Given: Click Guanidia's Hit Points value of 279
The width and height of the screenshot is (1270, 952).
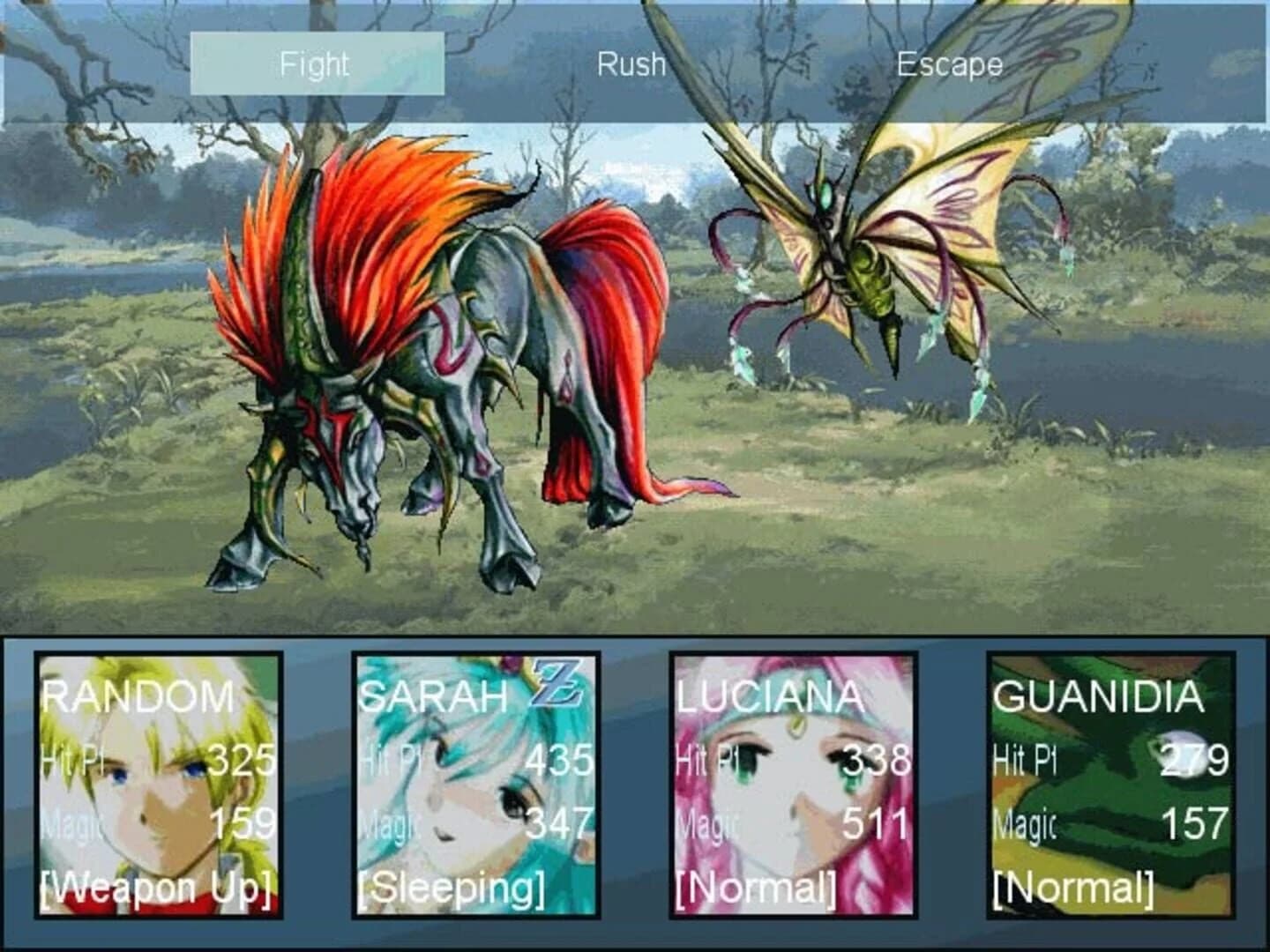Looking at the screenshot, I should click(1195, 760).
